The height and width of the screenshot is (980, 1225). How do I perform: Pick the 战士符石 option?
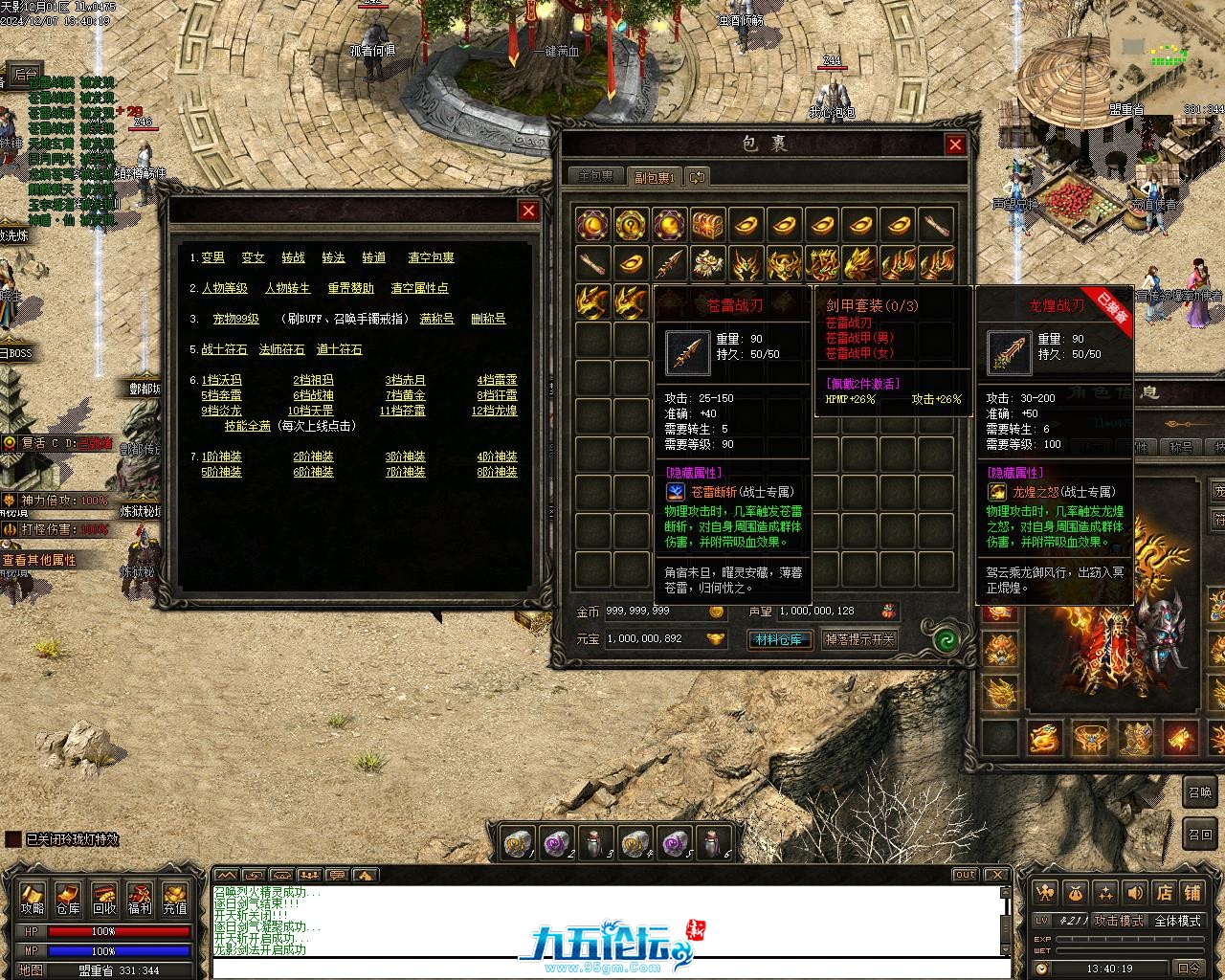point(224,349)
